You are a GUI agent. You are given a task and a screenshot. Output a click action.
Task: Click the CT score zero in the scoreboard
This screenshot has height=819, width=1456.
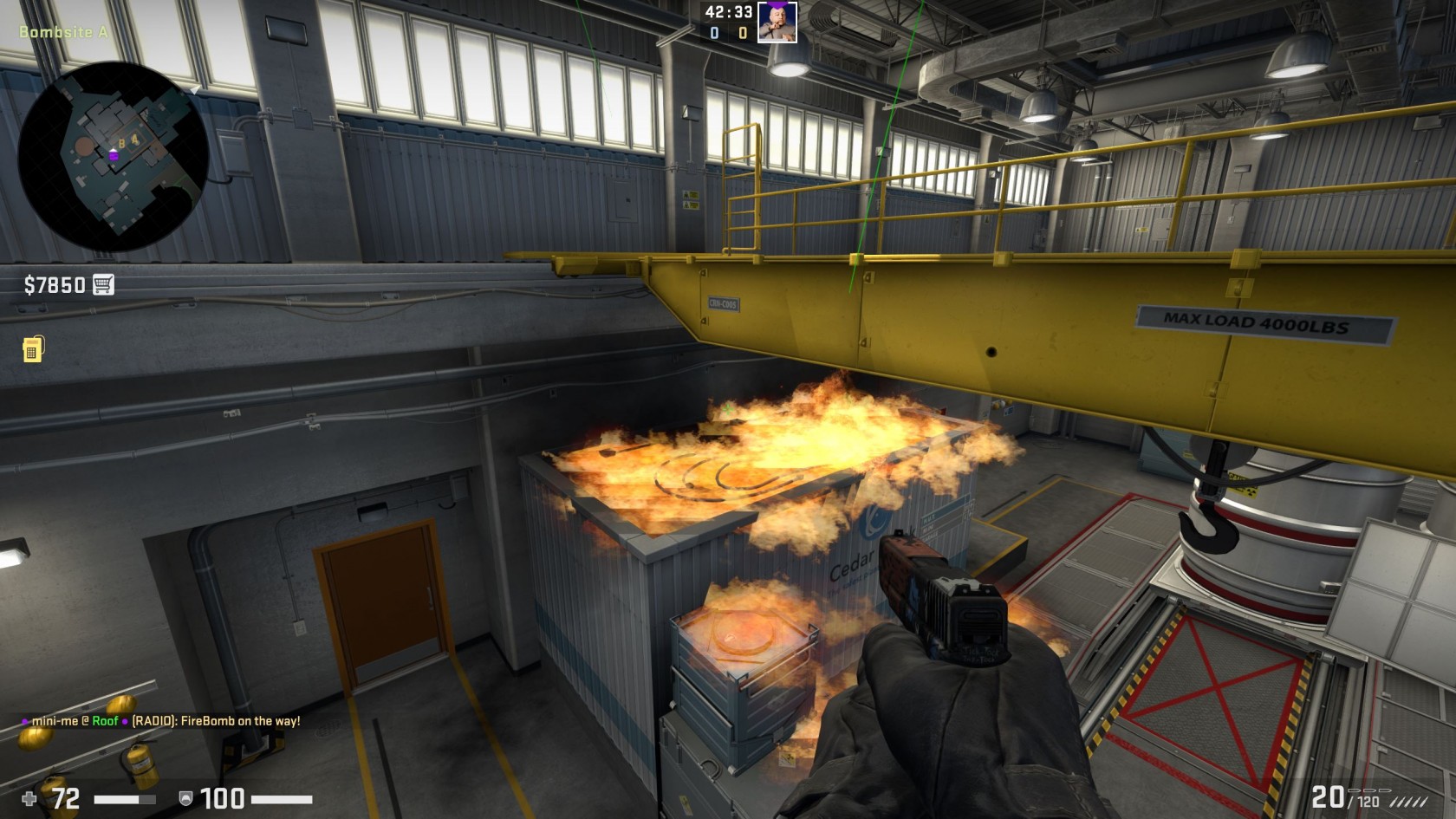click(713, 33)
